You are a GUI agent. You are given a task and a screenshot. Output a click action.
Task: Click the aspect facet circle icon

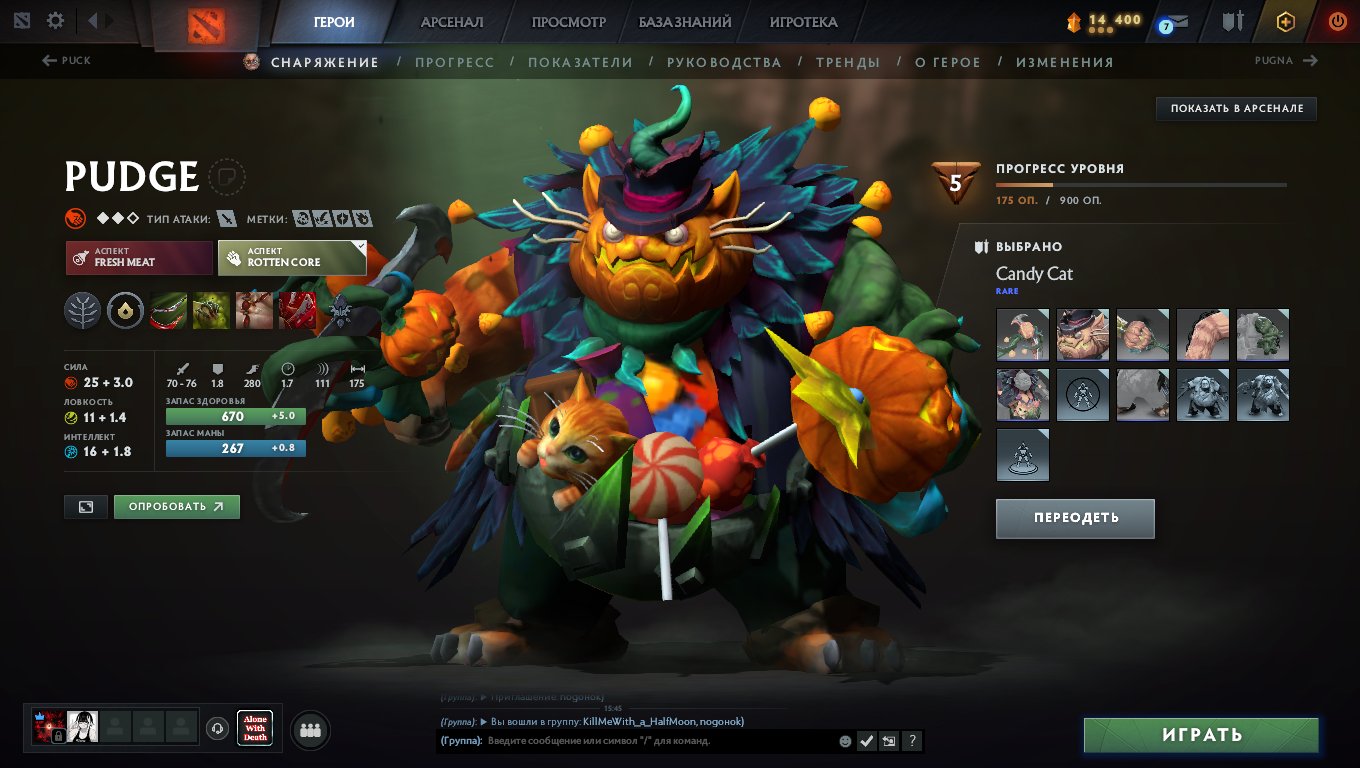(125, 310)
